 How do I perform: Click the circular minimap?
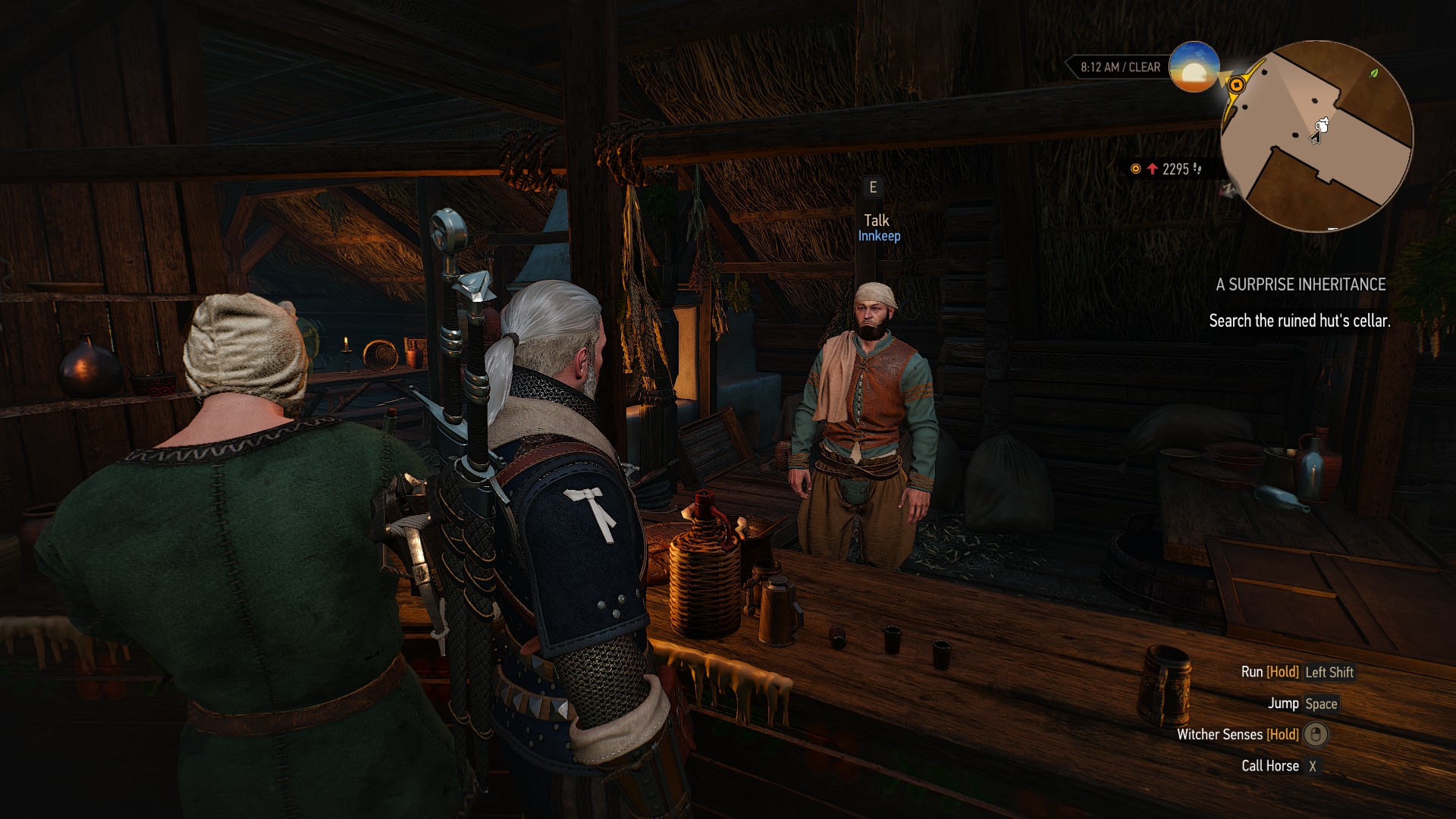click(x=1316, y=135)
